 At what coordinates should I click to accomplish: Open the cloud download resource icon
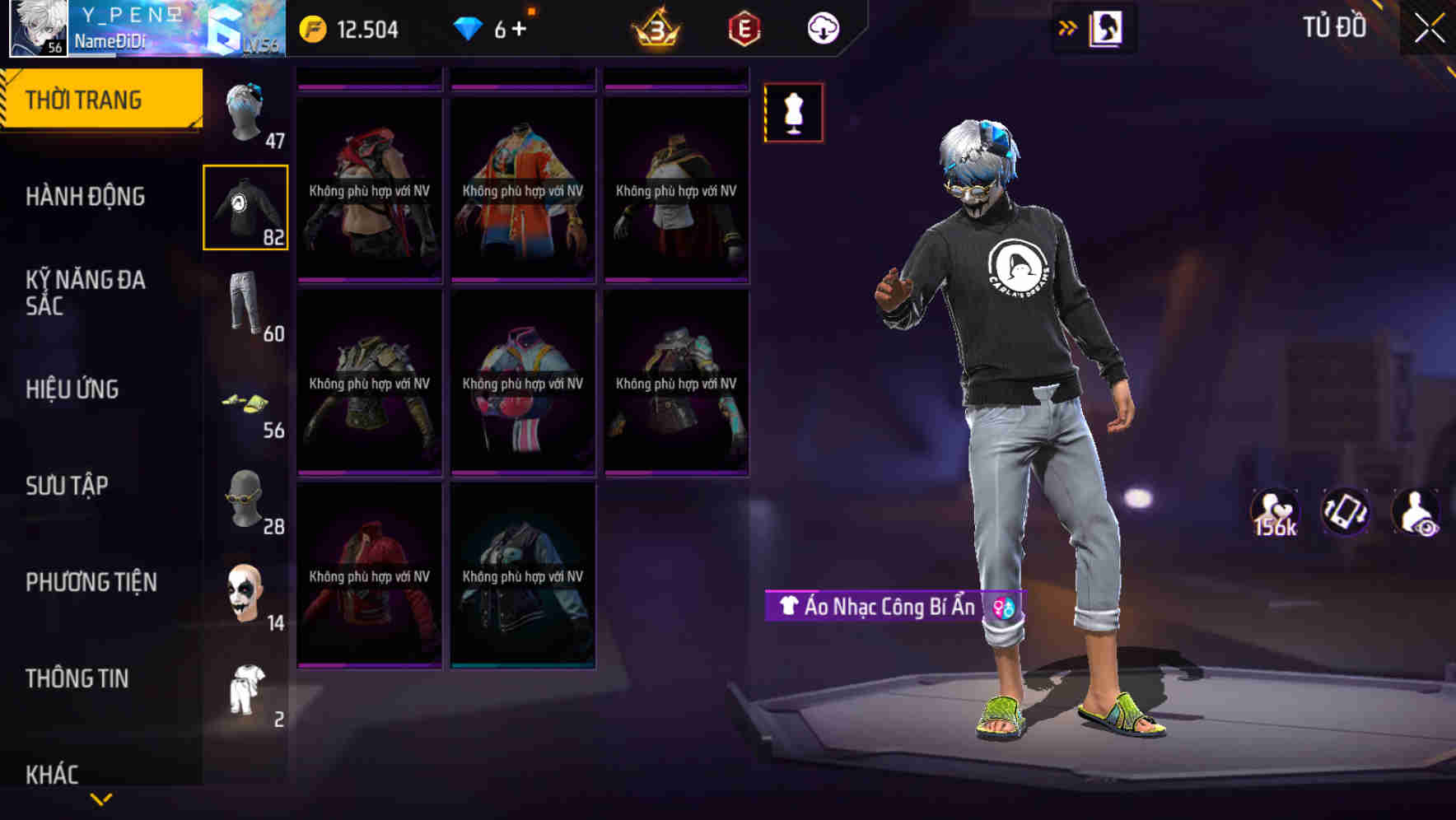pyautogui.click(x=823, y=27)
